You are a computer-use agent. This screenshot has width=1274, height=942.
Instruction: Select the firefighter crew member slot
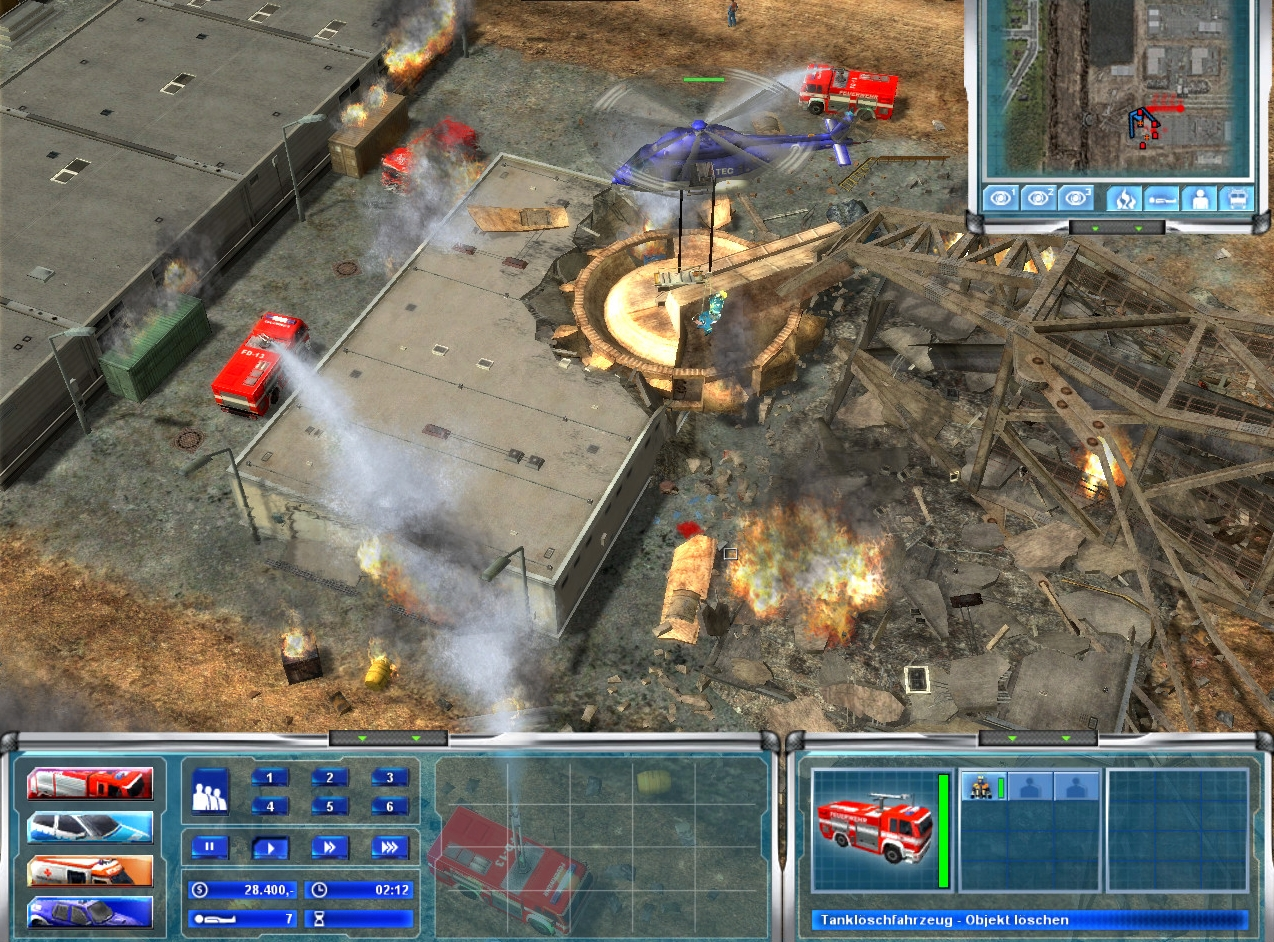982,787
